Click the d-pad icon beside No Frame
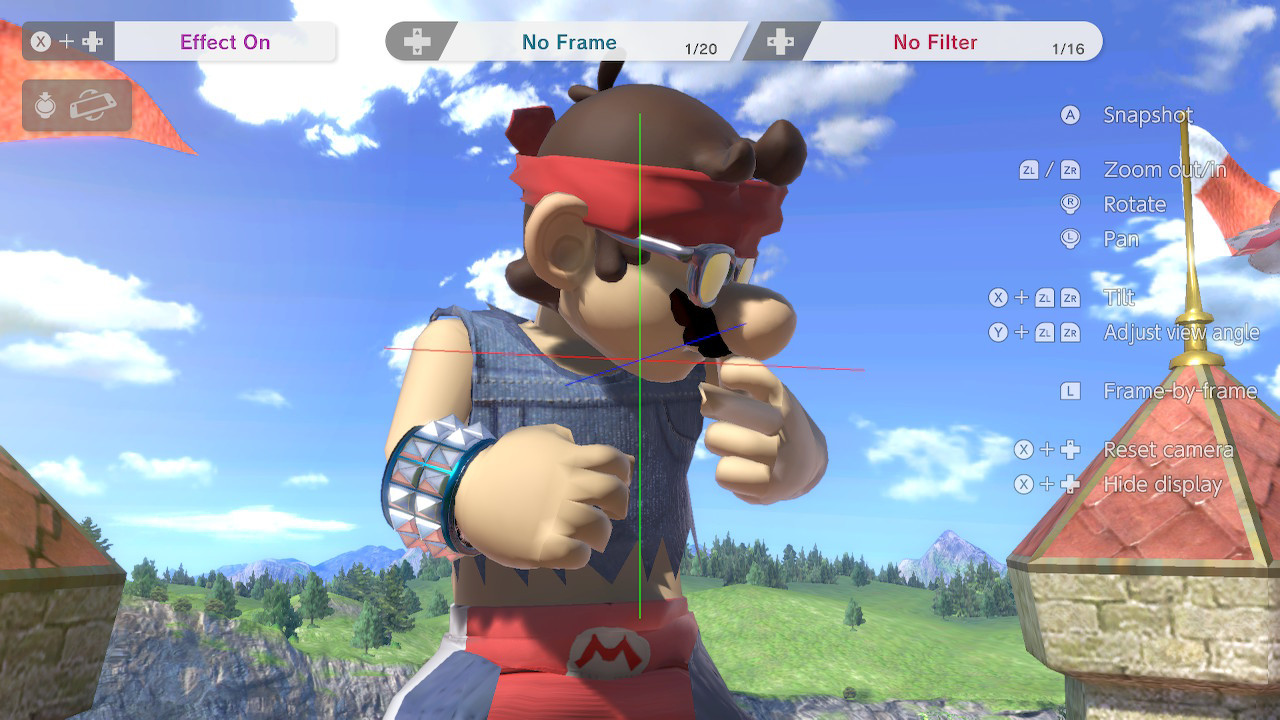Viewport: 1280px width, 720px height. 419,40
